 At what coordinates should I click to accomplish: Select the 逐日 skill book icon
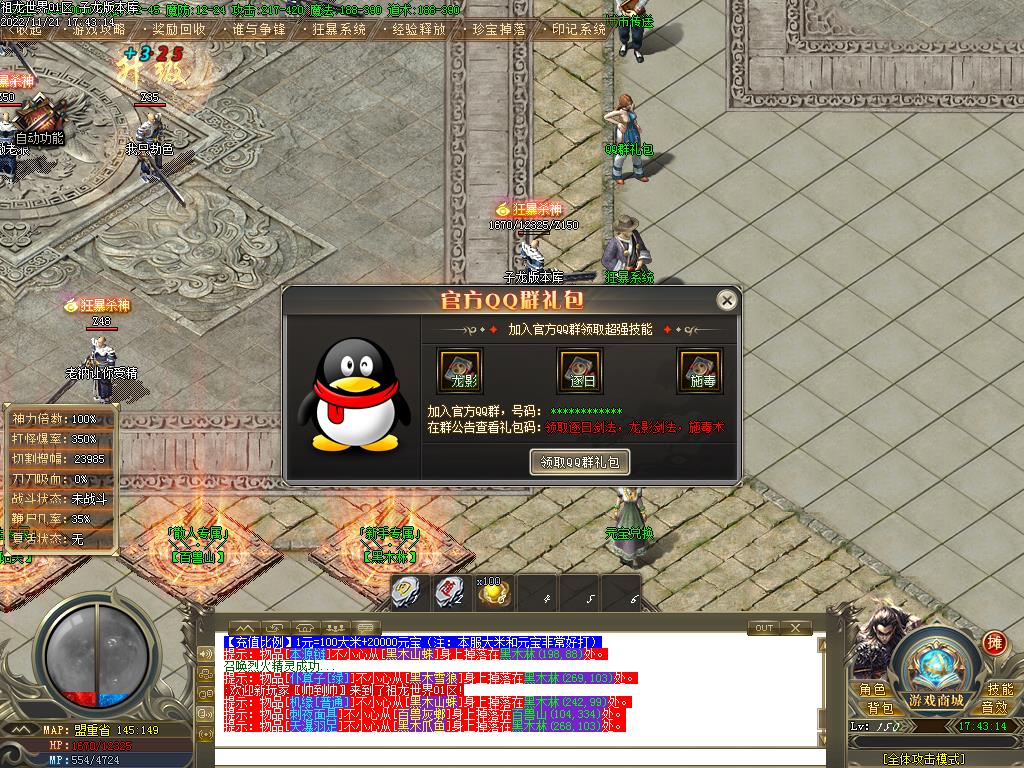[580, 371]
